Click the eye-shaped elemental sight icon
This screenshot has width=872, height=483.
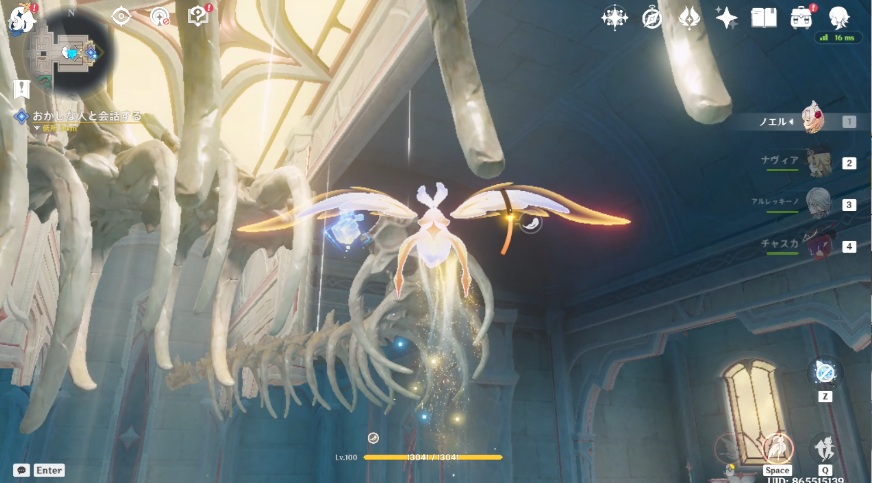(x=122, y=16)
